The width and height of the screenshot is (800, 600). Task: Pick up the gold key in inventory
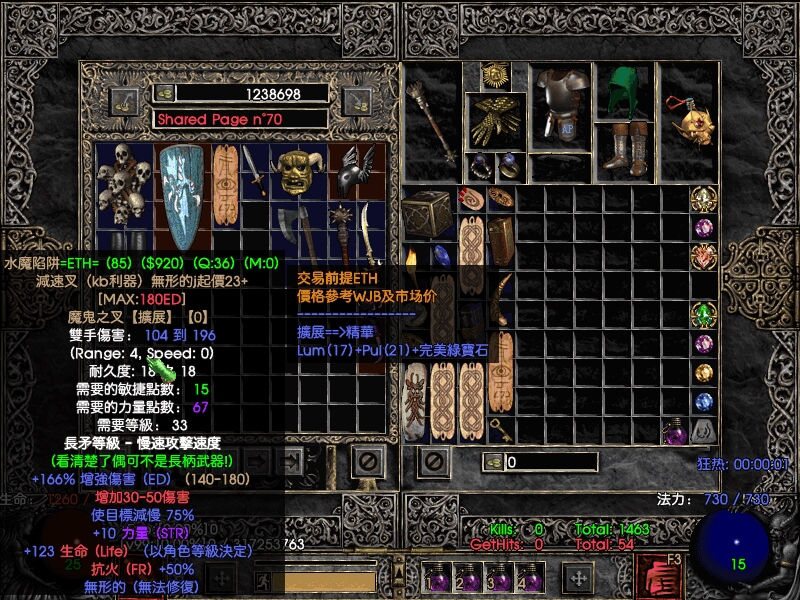point(500,428)
